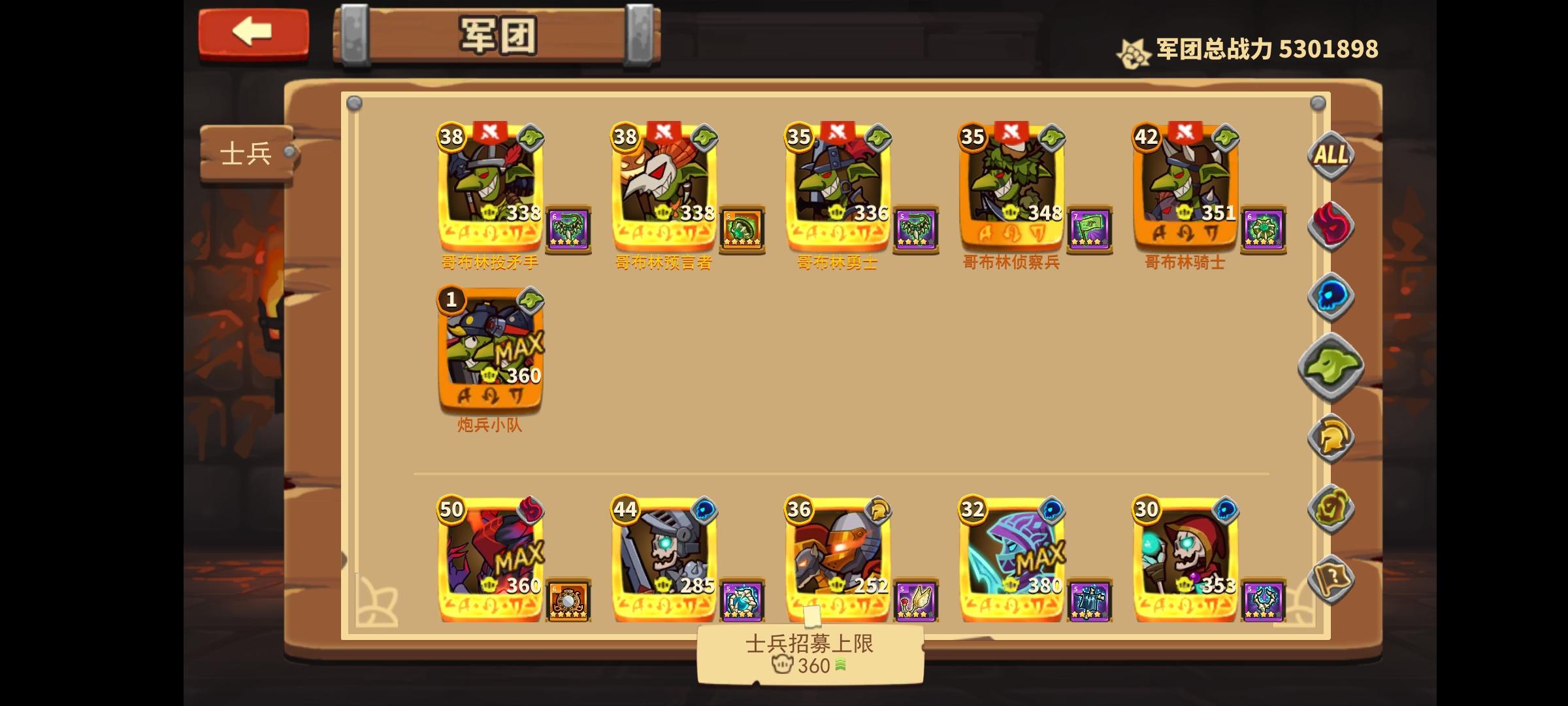Toggle the red X marker on 哥布林侦察兵

pos(1011,131)
